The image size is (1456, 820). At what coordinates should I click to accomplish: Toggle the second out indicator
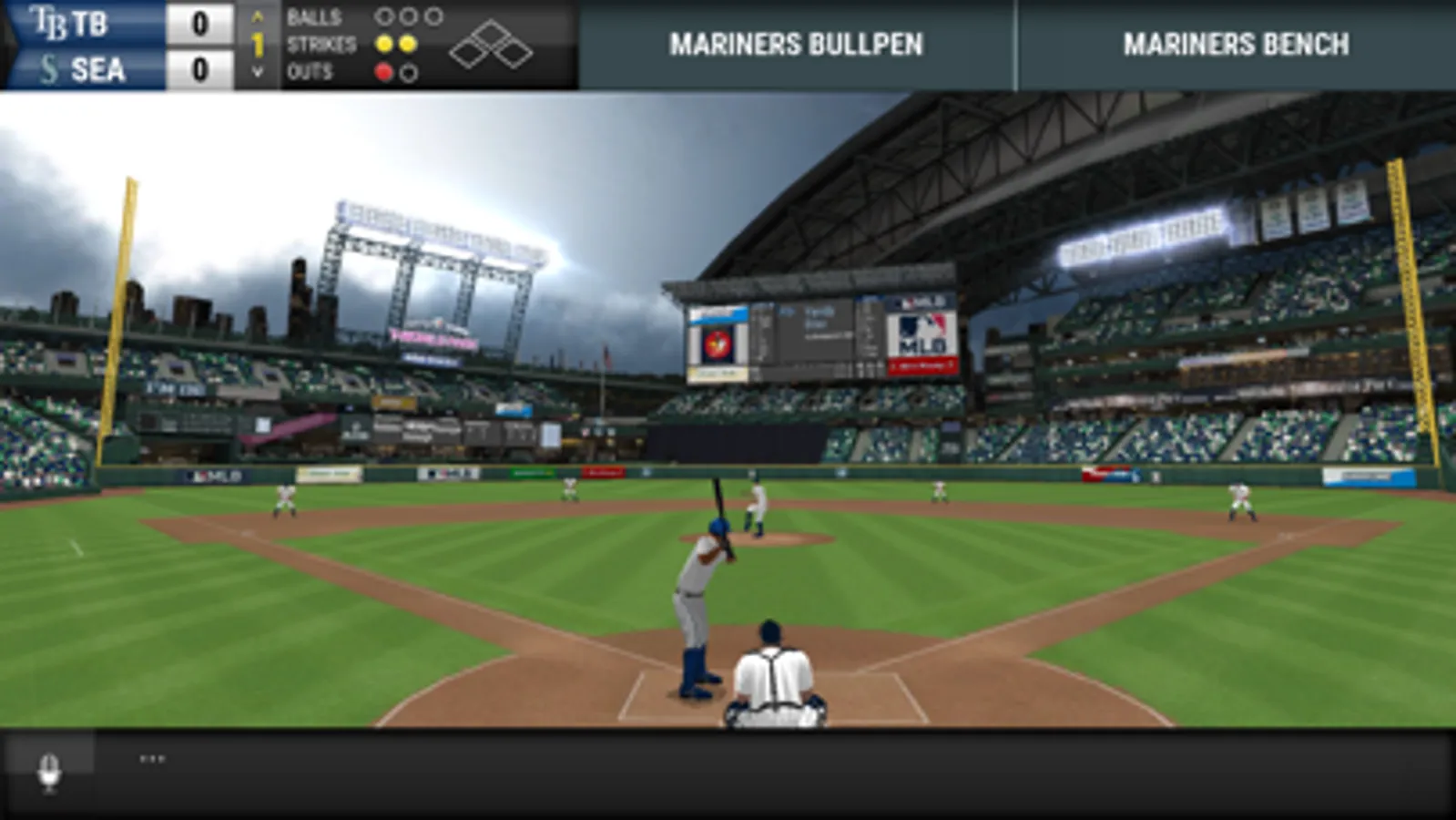(409, 71)
